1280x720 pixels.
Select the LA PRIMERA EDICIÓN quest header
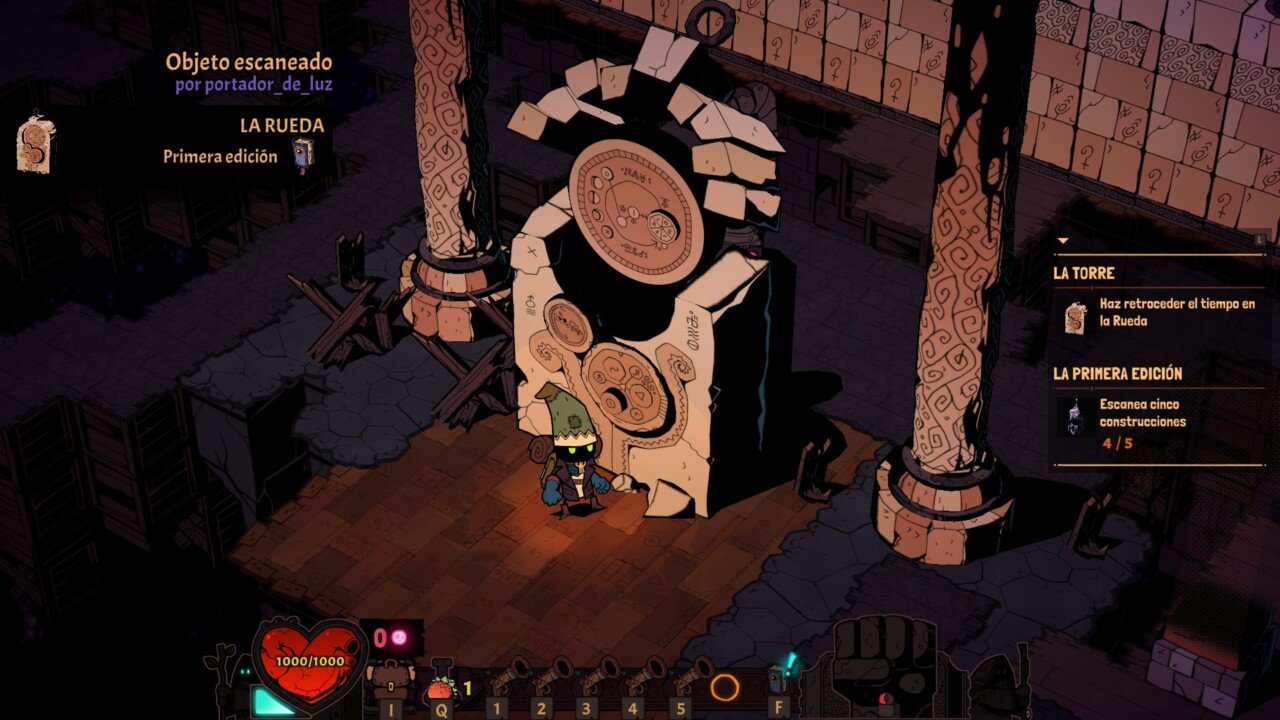point(1117,373)
